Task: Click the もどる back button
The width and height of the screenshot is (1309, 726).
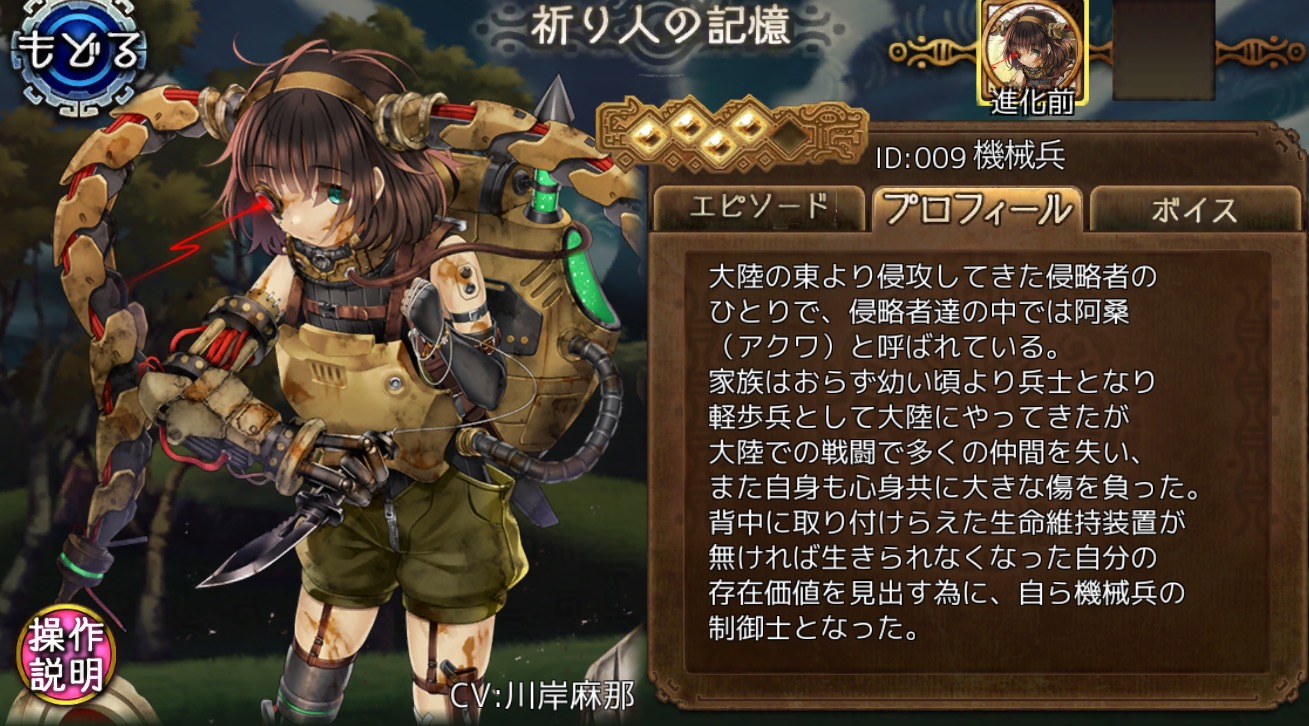Action: [78, 53]
